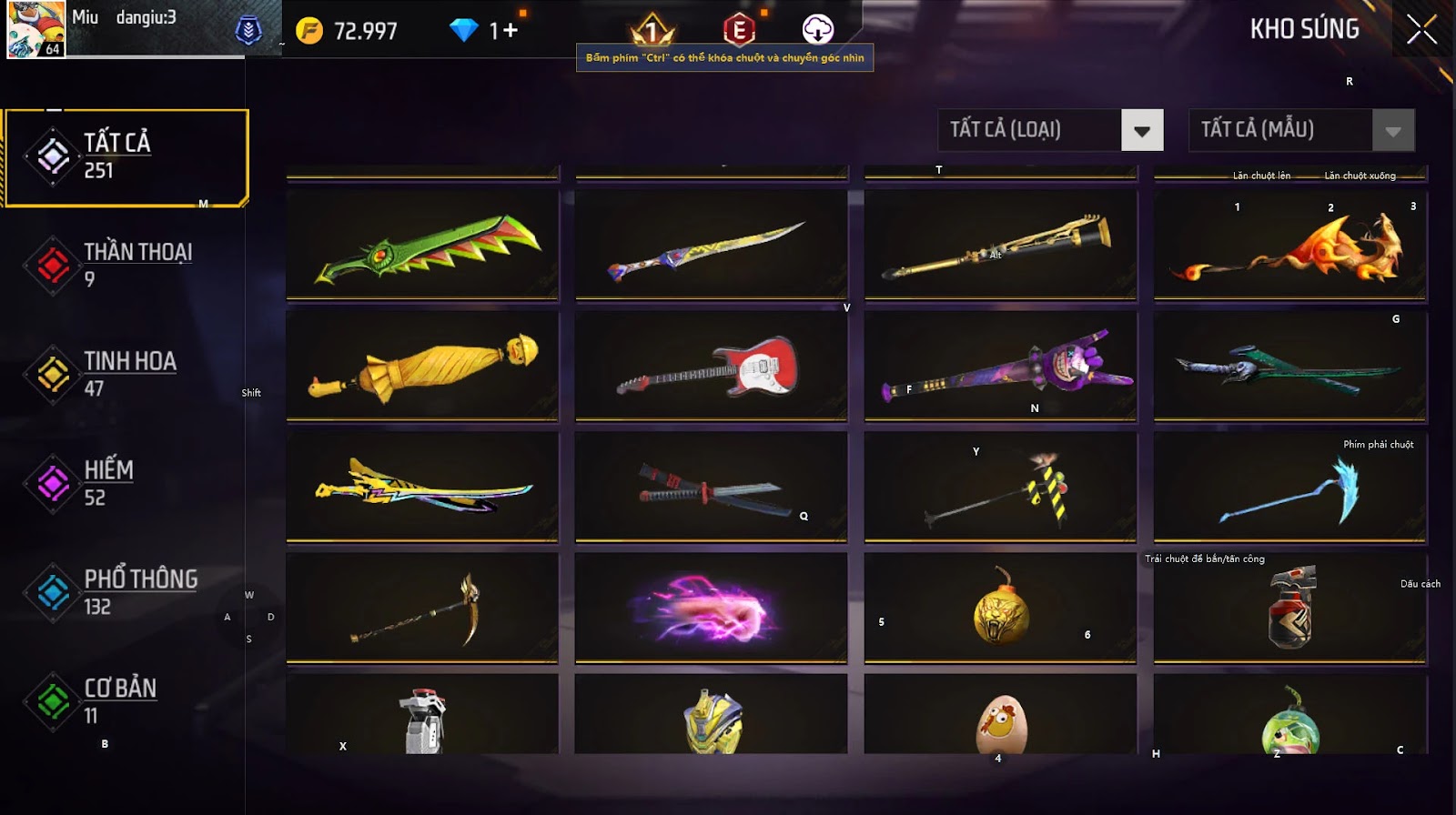
Task: Select the blue ice scythe skin
Action: tap(1289, 488)
